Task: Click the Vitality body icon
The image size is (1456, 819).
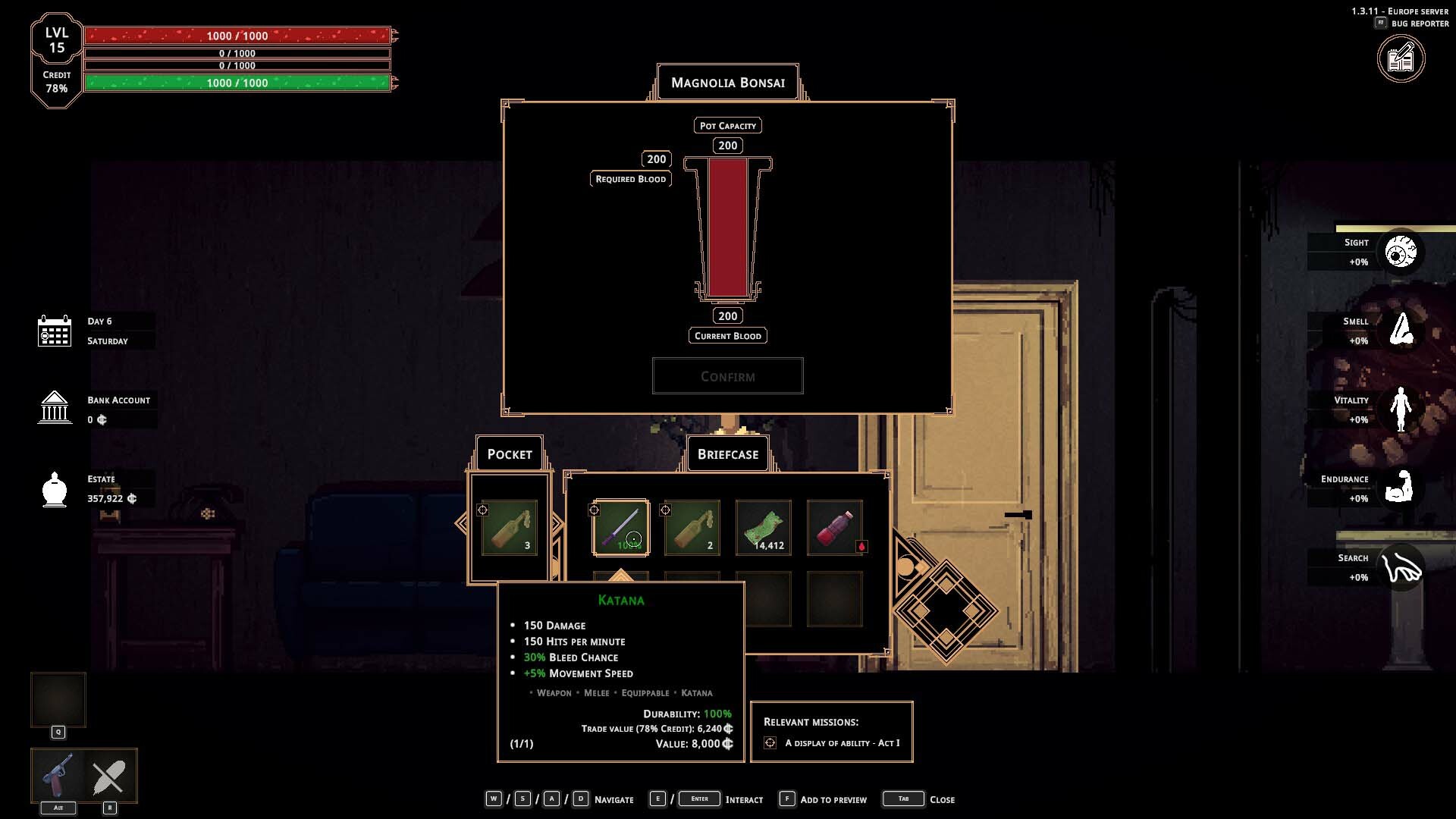Action: (x=1400, y=409)
